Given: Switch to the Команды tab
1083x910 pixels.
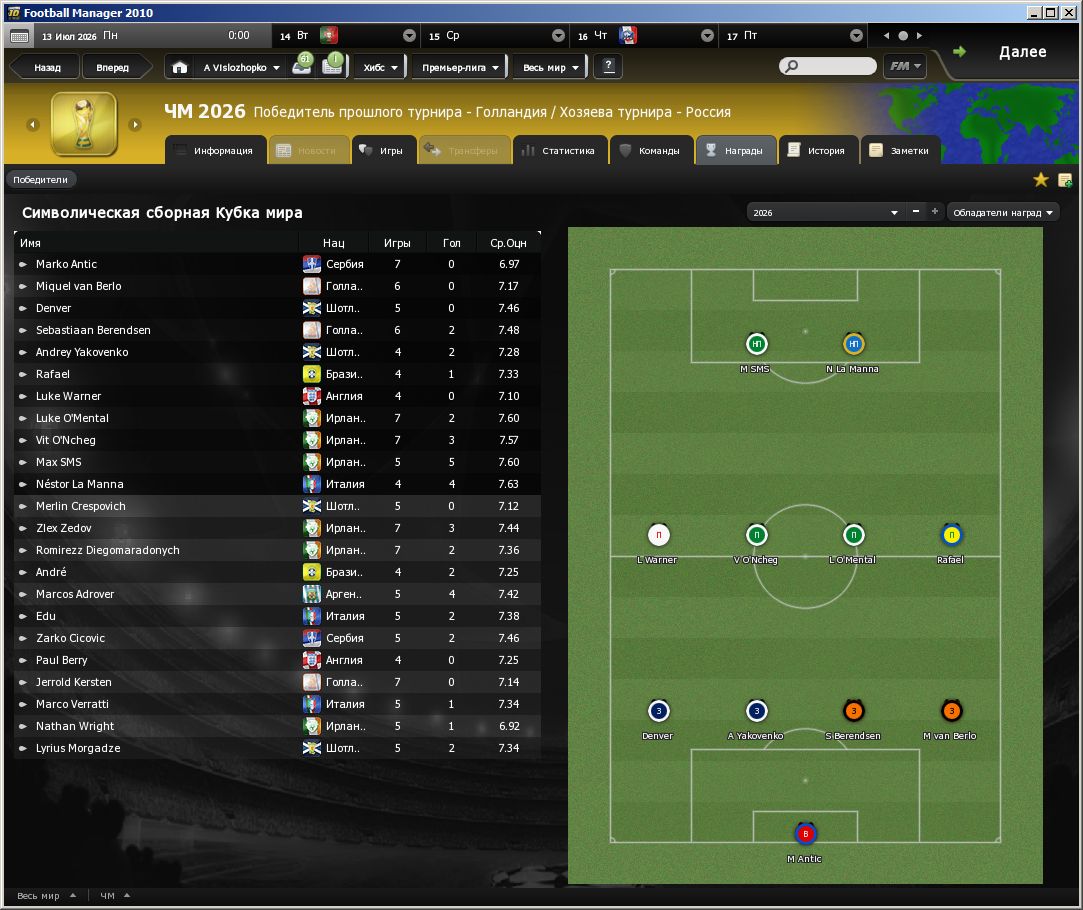Looking at the screenshot, I should pos(650,151).
